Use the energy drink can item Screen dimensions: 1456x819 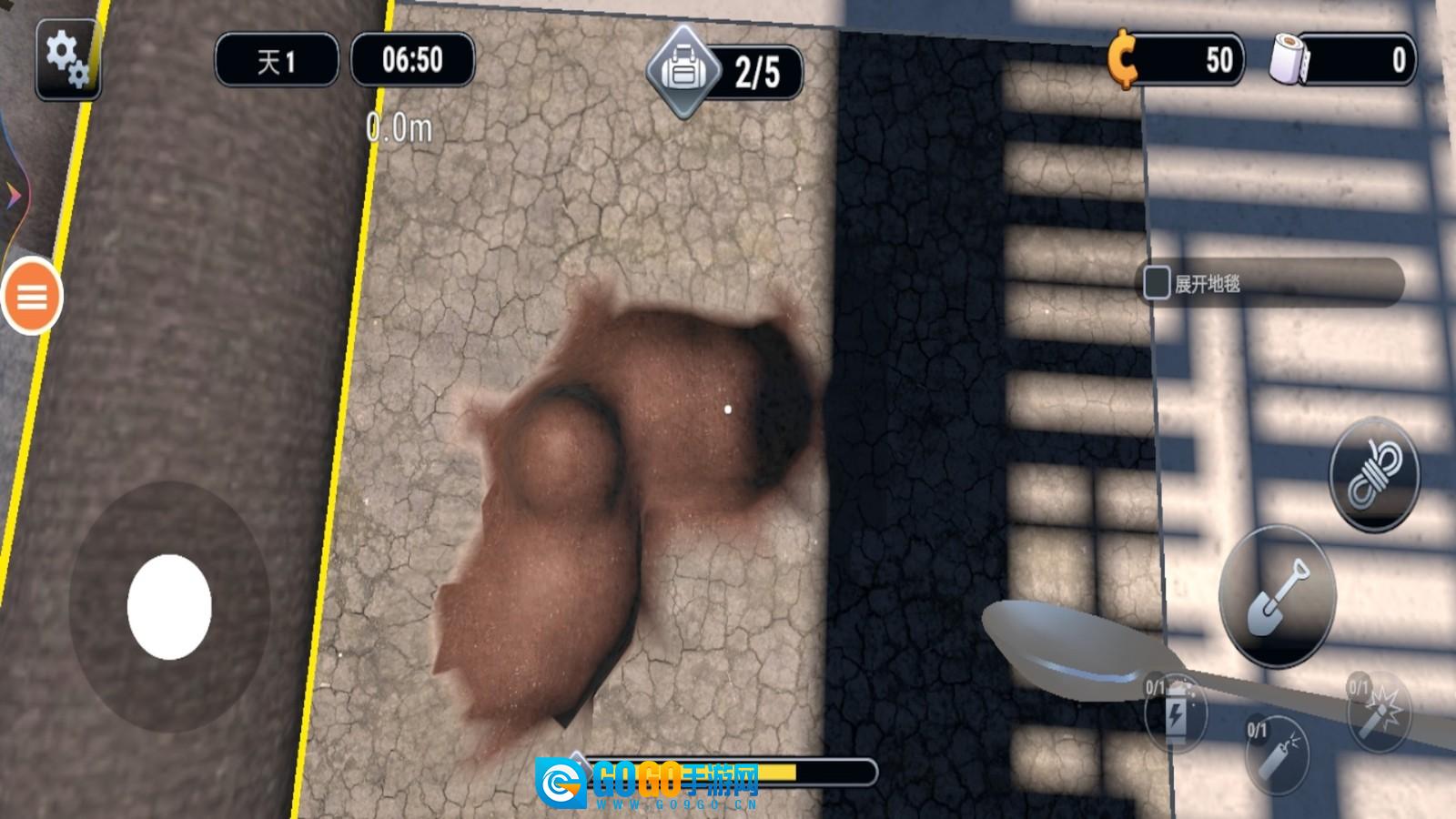(x=1176, y=713)
